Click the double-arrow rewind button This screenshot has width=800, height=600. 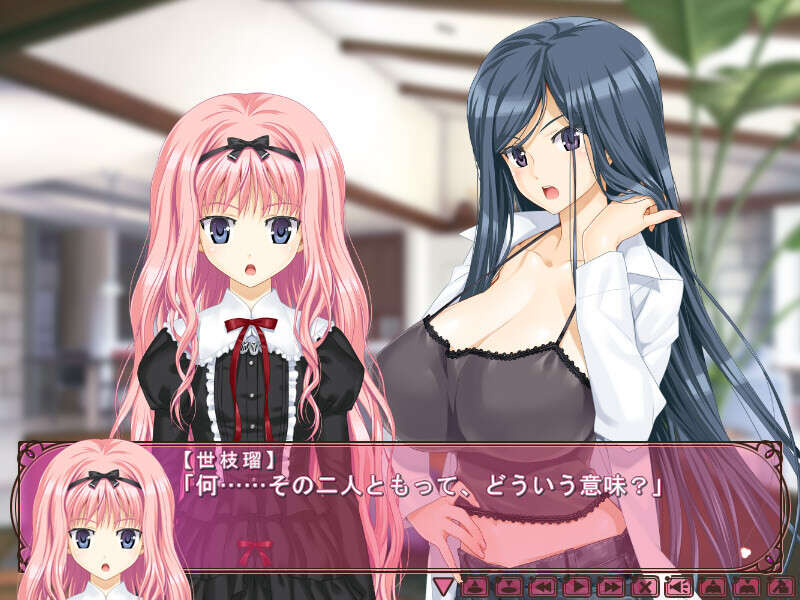542,587
